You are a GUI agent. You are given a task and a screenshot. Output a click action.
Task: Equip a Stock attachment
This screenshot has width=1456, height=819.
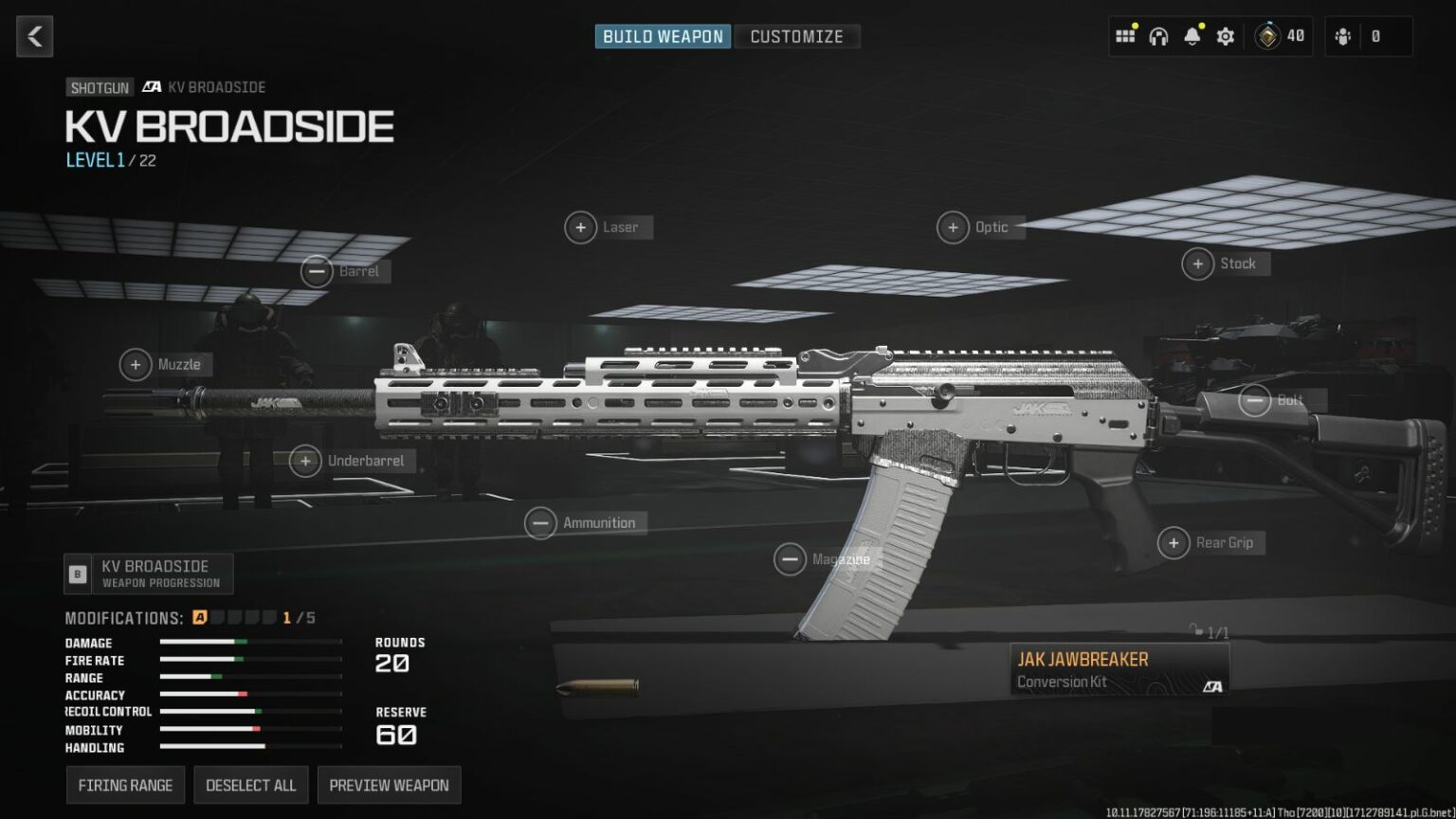click(x=1197, y=264)
